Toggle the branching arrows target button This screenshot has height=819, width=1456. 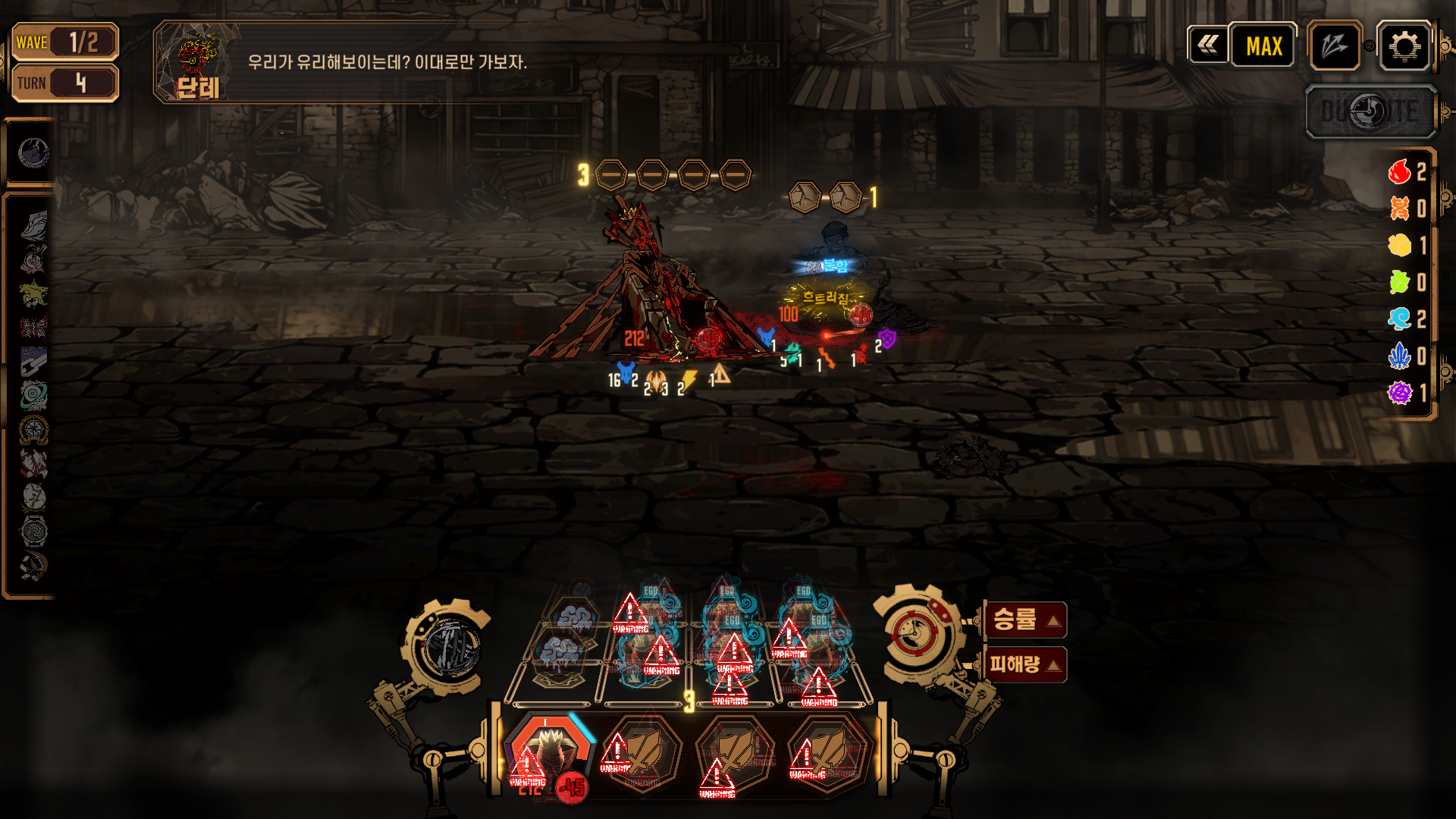click(x=1334, y=46)
